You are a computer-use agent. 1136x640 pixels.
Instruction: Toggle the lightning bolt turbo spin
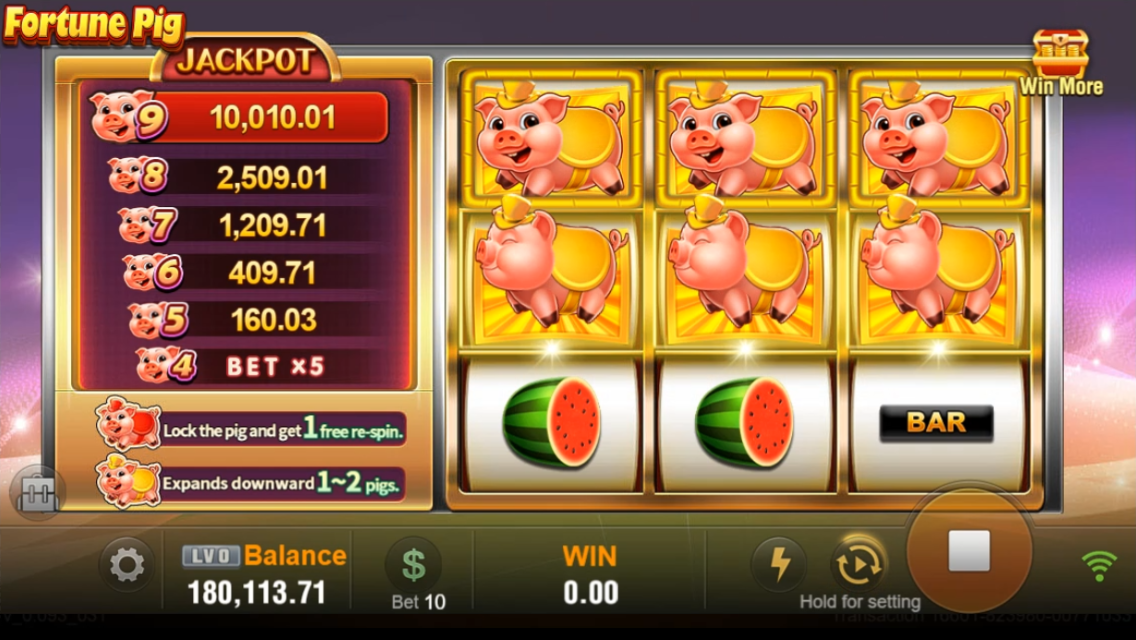coord(779,565)
